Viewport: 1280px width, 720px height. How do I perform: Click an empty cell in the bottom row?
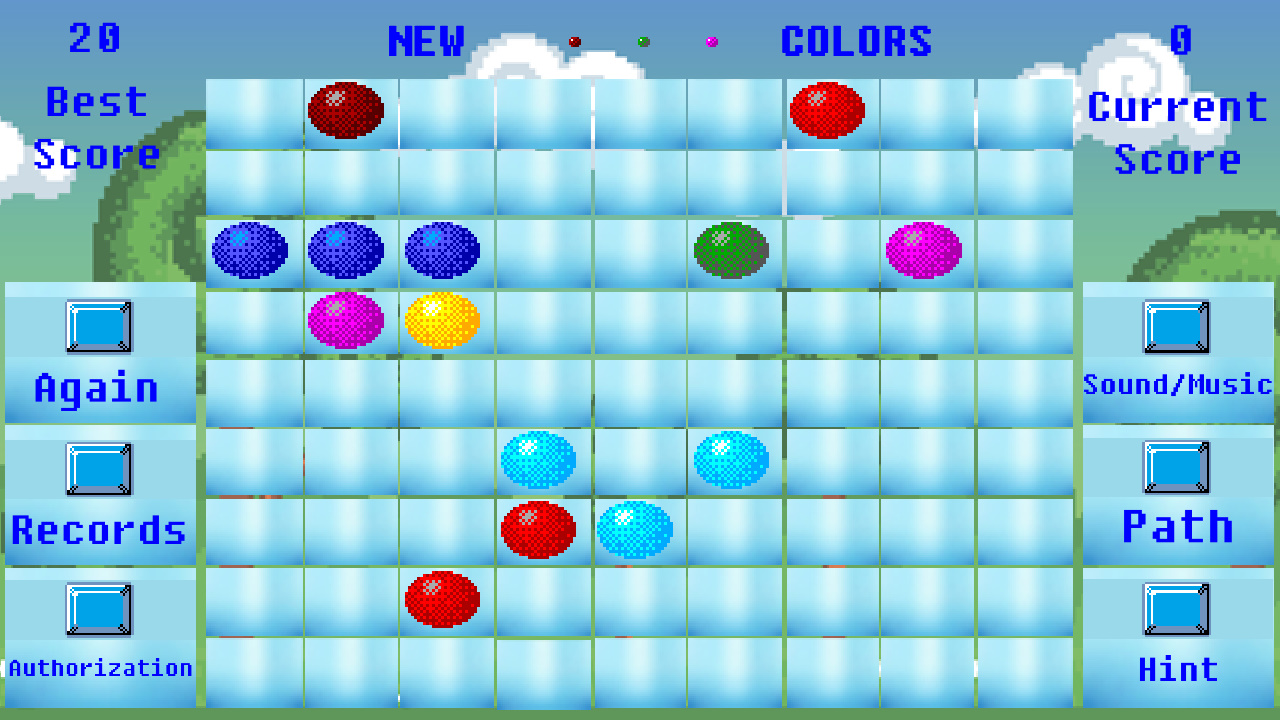point(638,672)
